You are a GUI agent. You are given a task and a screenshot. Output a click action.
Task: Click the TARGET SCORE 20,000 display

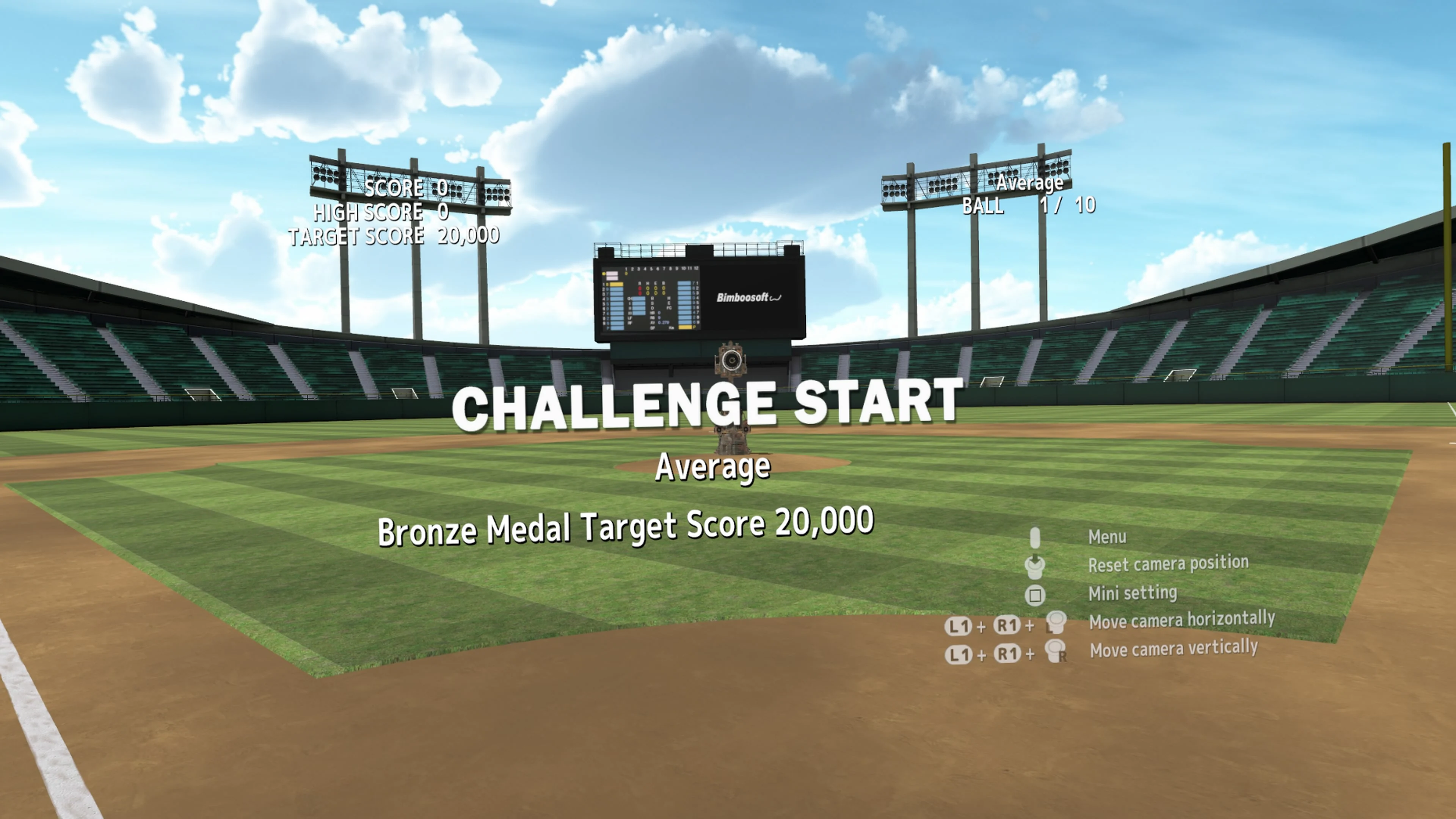[x=394, y=236]
